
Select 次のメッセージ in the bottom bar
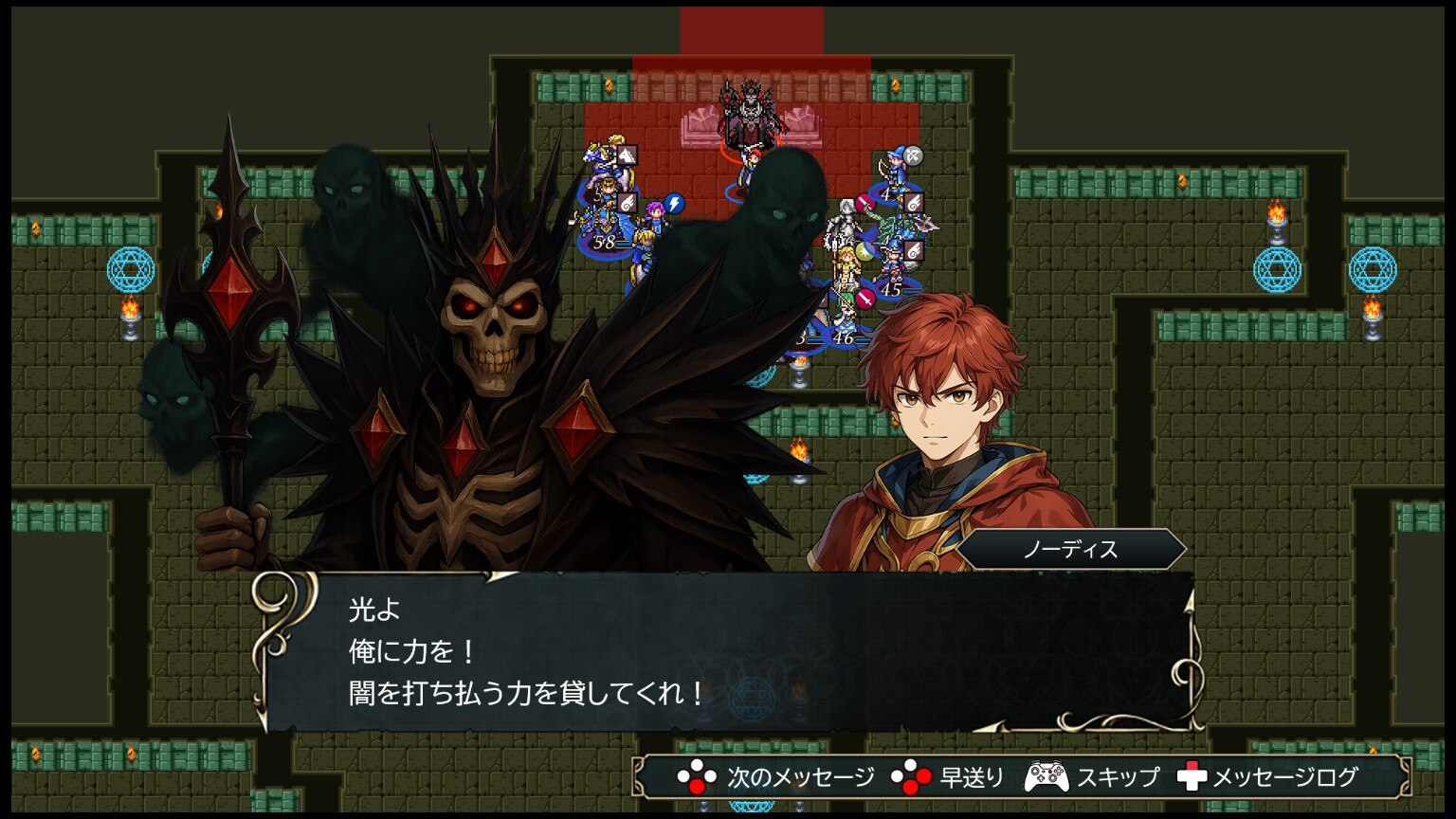pyautogui.click(x=776, y=778)
